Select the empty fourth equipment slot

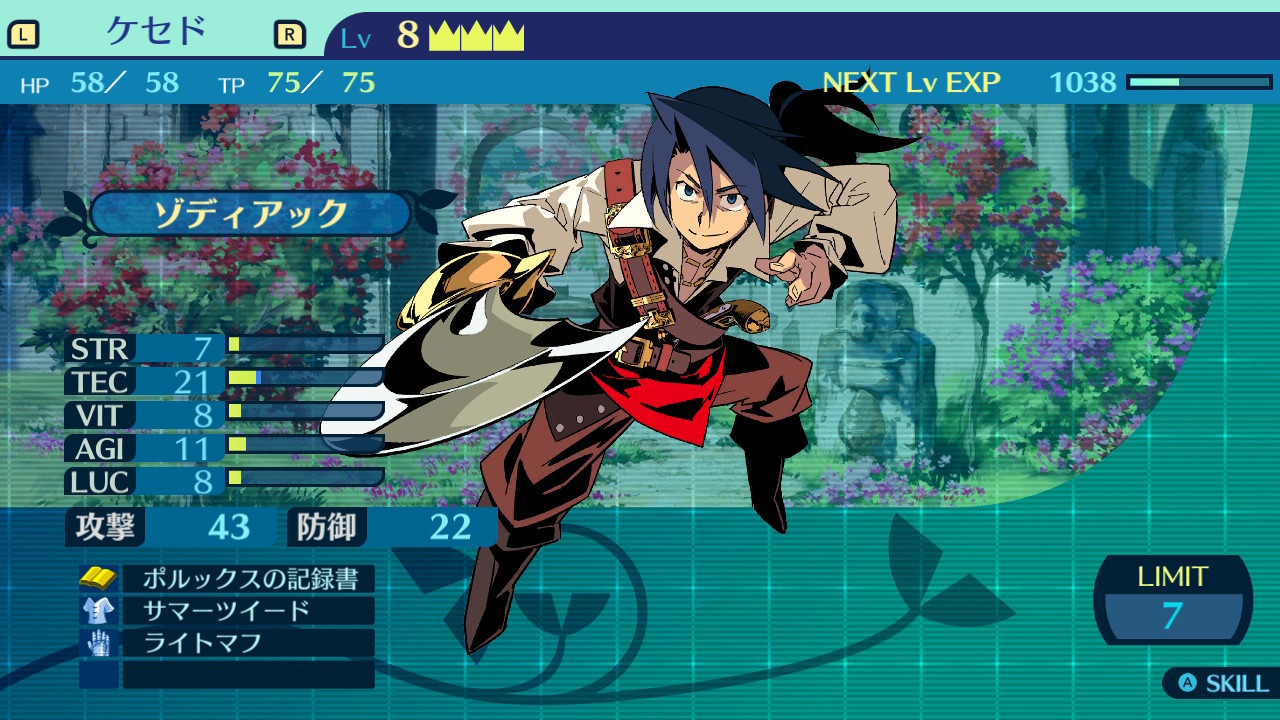point(247,675)
